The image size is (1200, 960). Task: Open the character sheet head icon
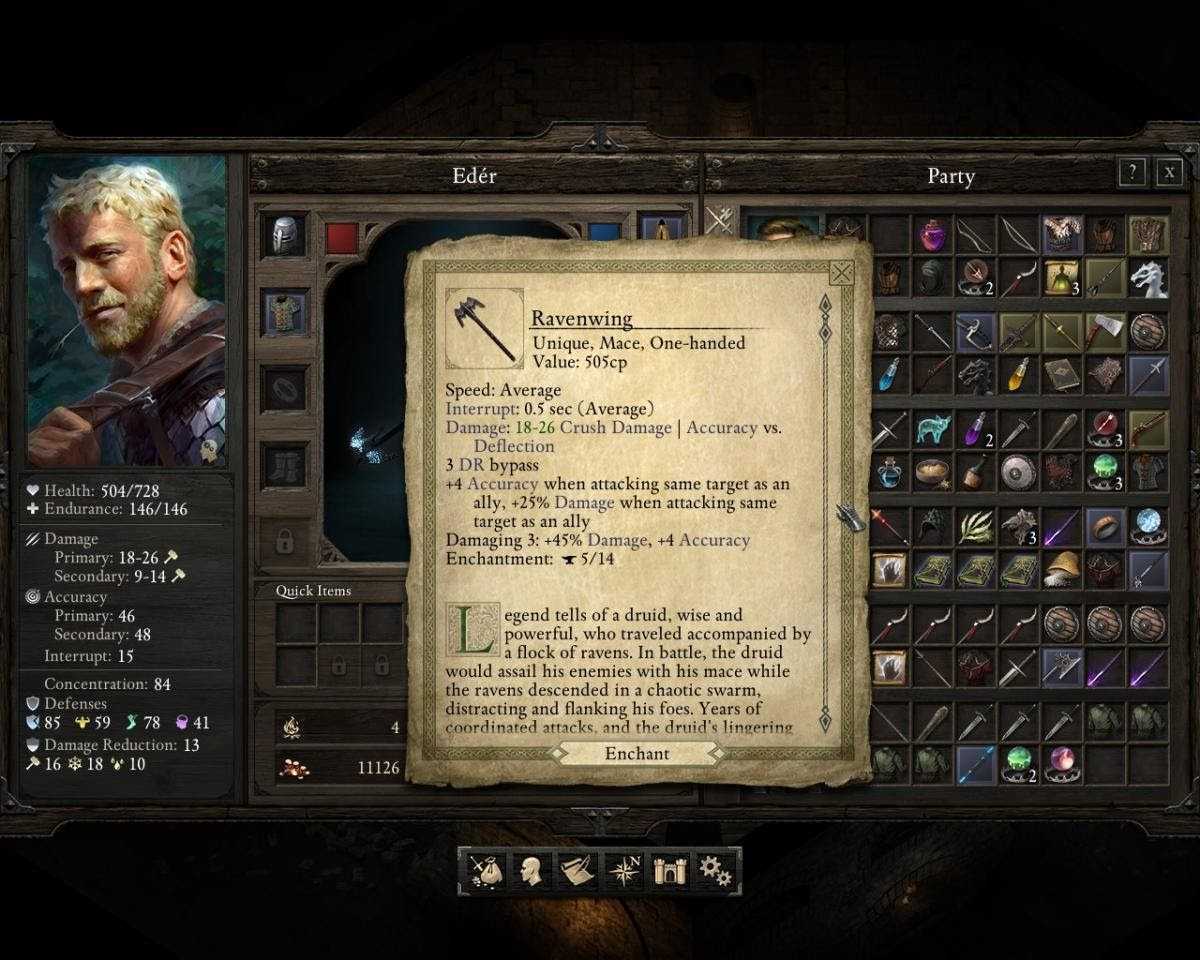pos(531,871)
